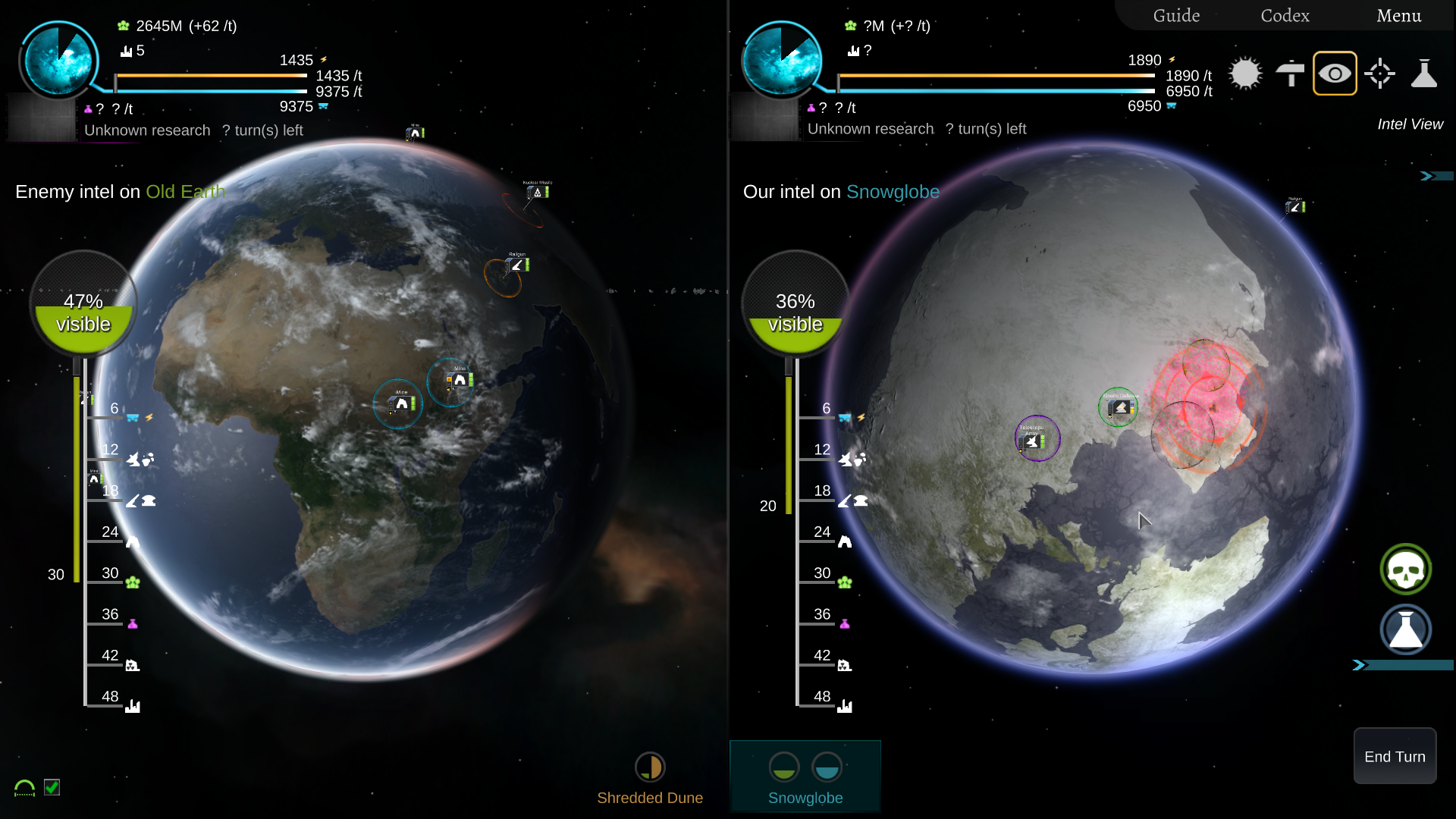
Task: Switch to the Shredded Dune planet
Action: point(650,777)
